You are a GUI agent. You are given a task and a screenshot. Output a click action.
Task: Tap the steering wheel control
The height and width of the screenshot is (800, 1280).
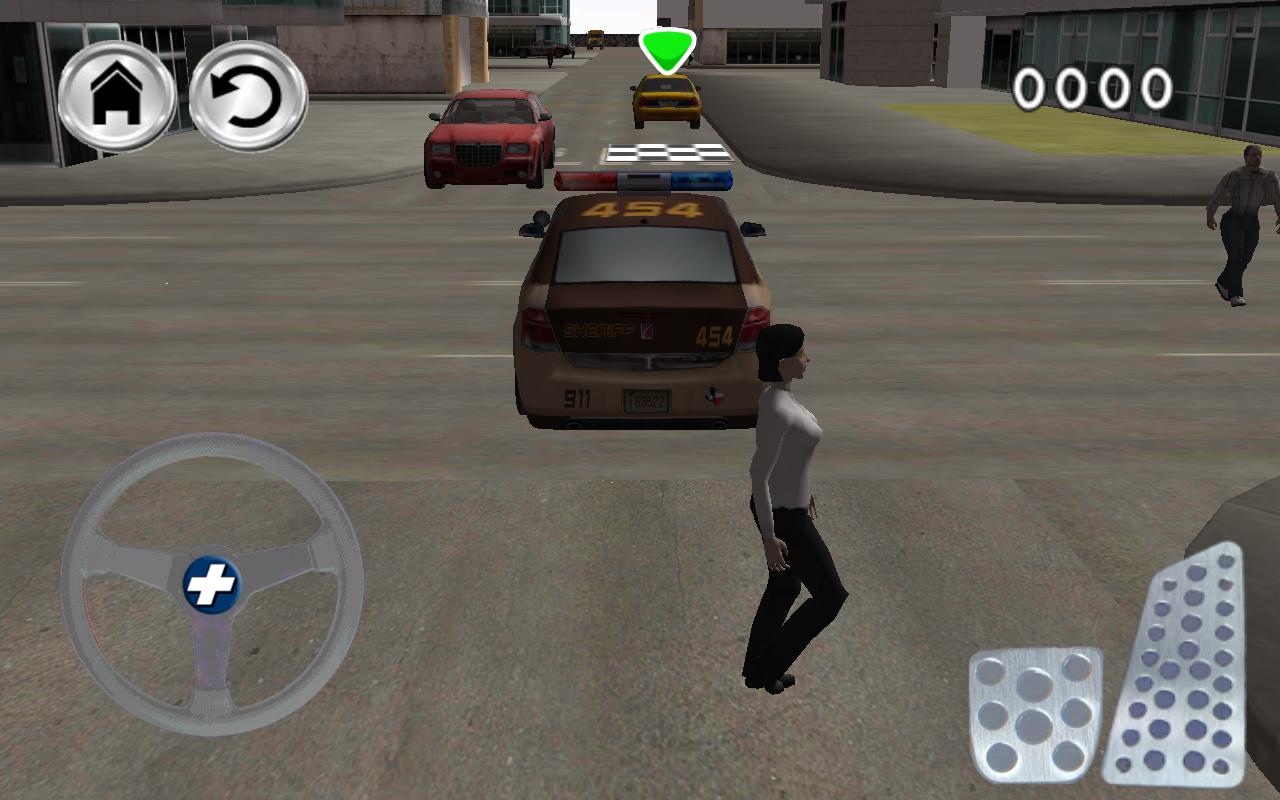(x=210, y=585)
